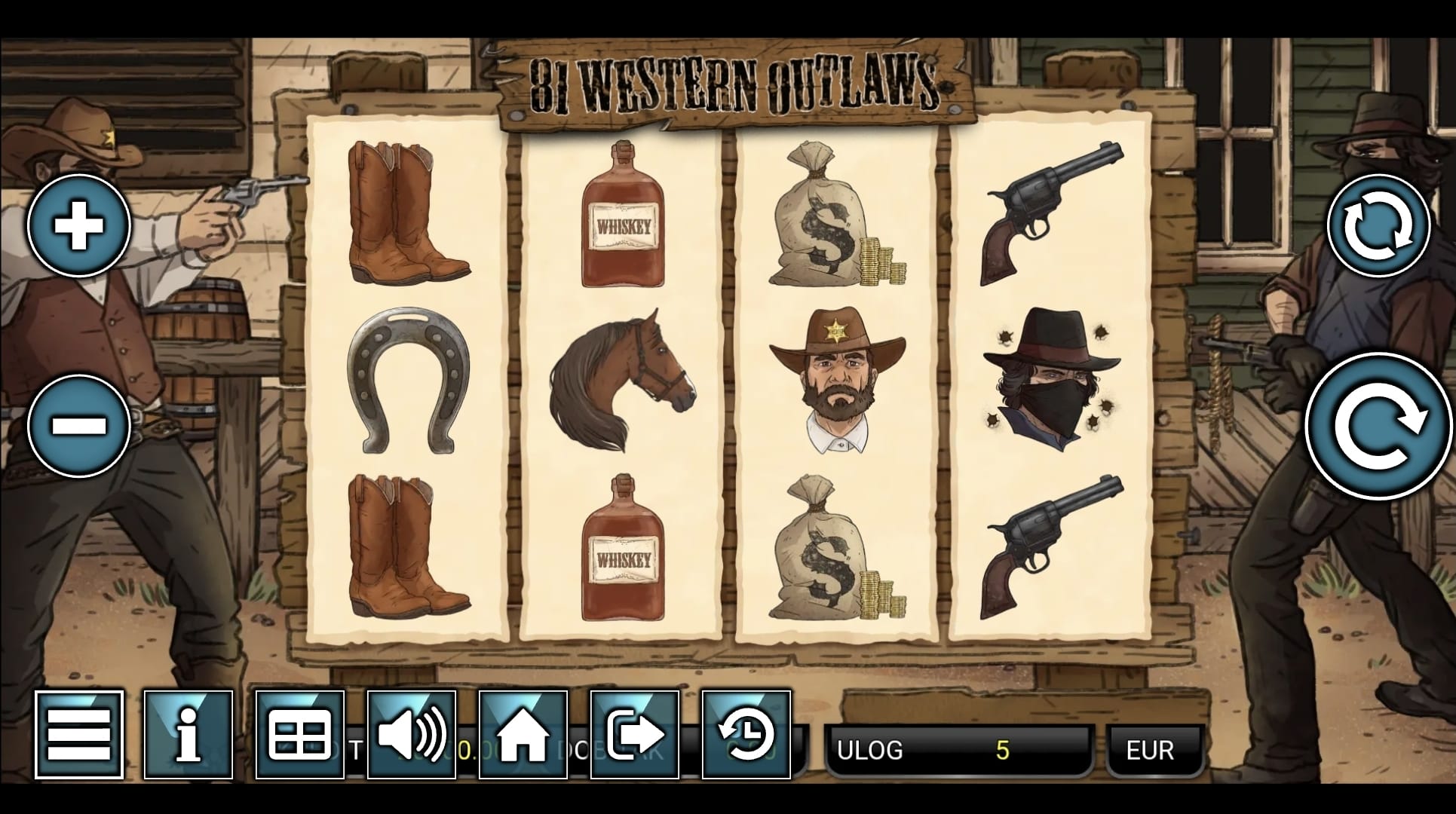Toggle sound with the speaker icon
Image resolution: width=1456 pixels, height=814 pixels.
tap(412, 734)
